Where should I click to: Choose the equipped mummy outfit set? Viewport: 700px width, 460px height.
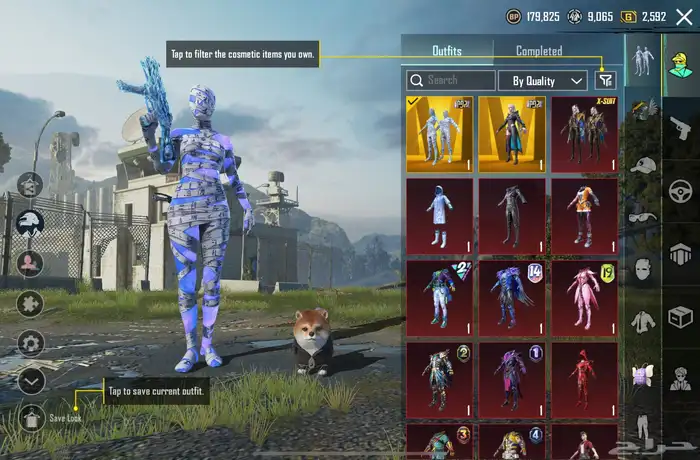point(440,134)
